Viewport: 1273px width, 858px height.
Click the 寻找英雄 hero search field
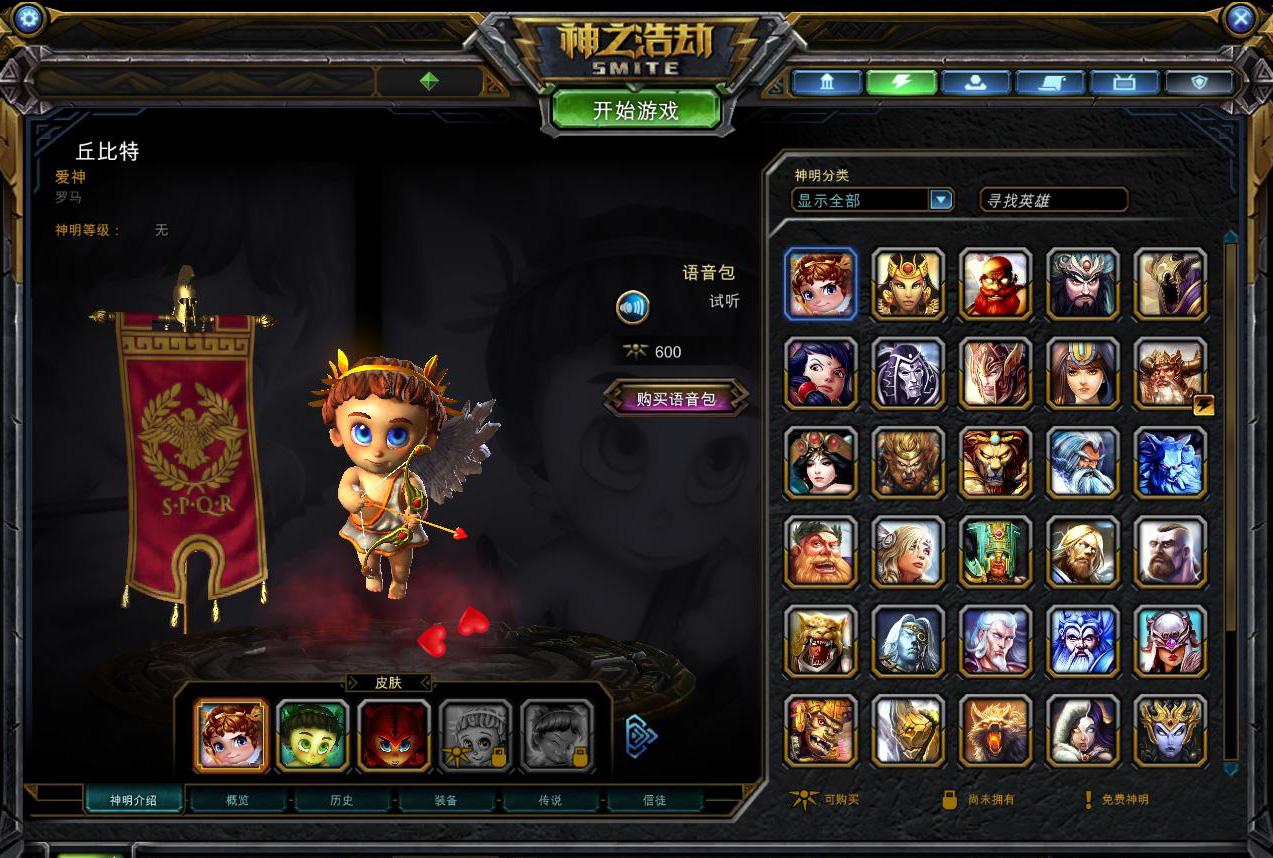click(1053, 201)
